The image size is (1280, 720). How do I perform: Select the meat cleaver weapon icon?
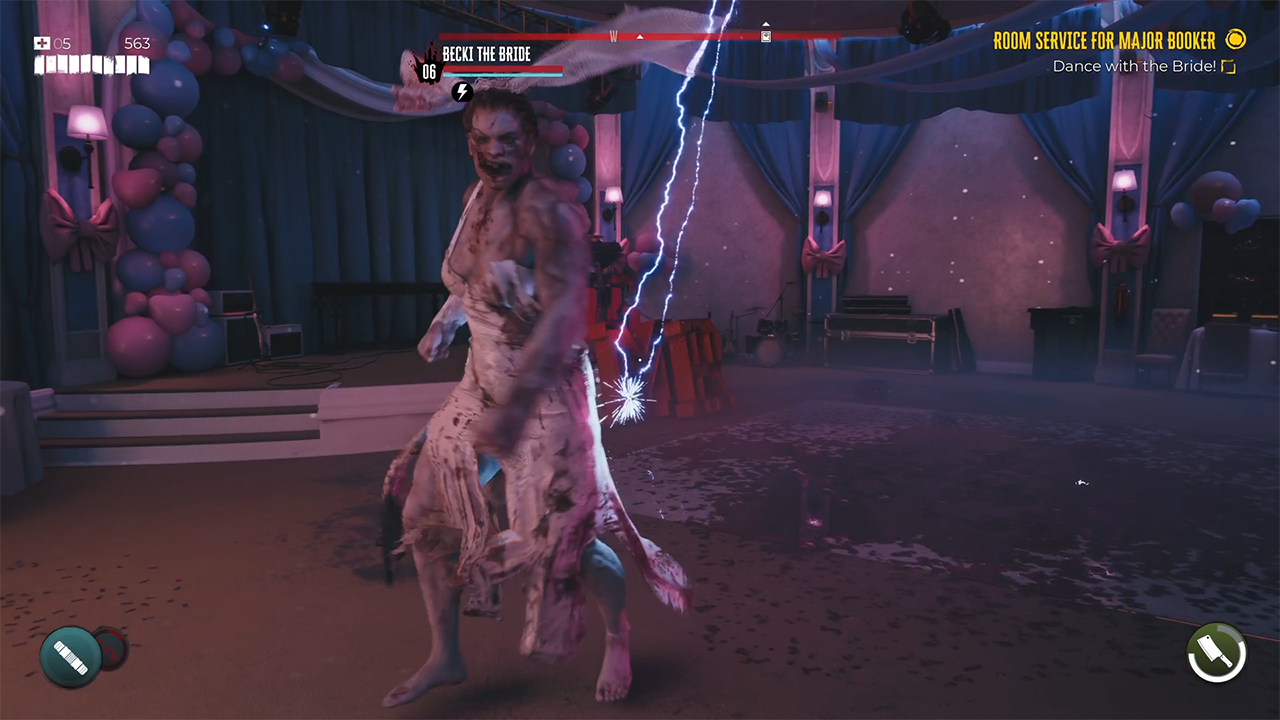click(x=1216, y=653)
